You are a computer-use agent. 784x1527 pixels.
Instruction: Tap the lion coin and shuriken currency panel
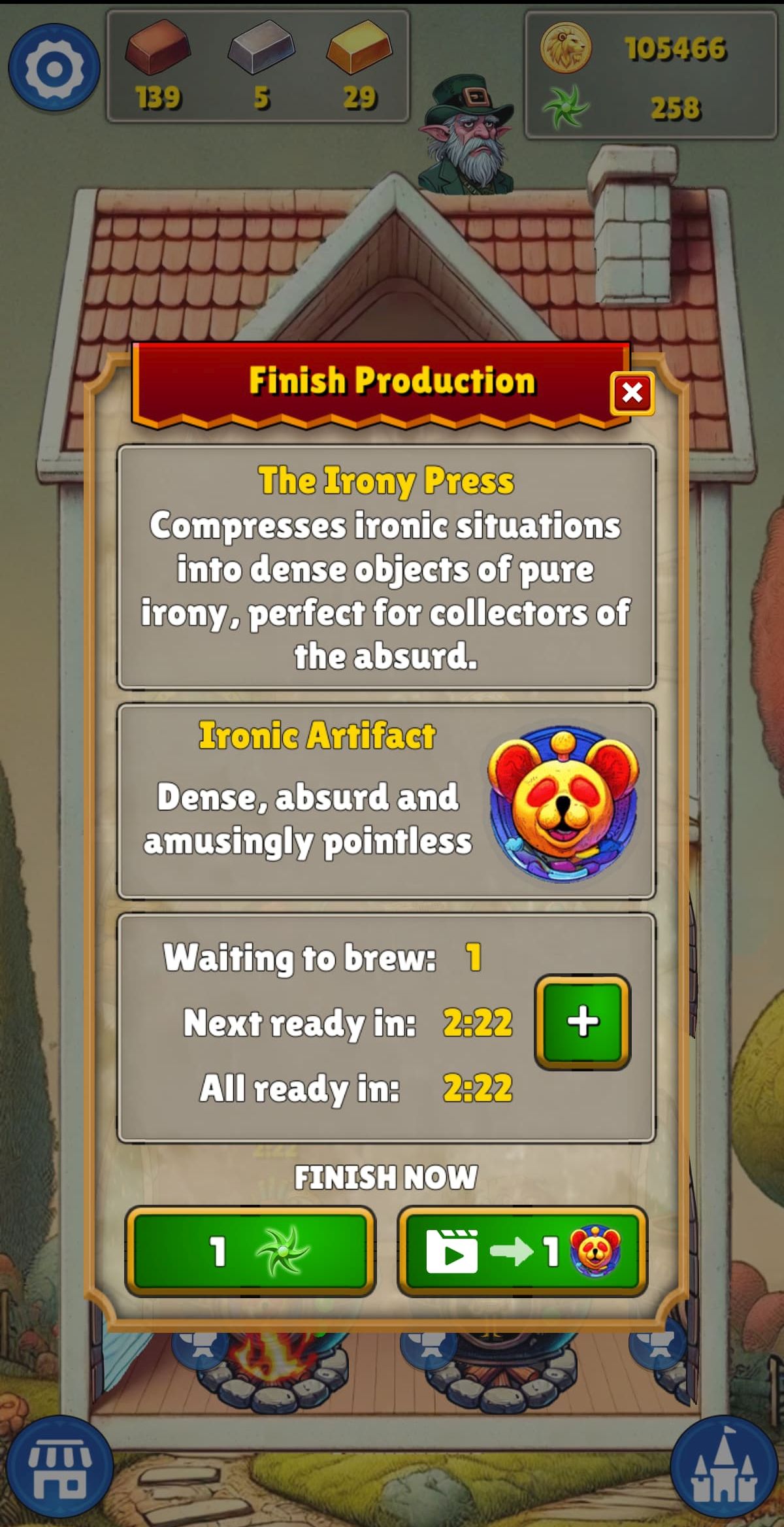click(x=650, y=75)
